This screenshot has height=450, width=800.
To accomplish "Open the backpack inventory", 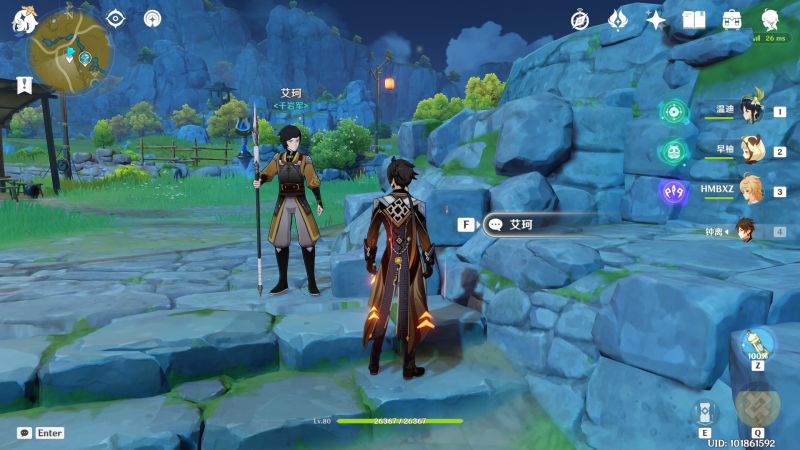I will coord(732,19).
